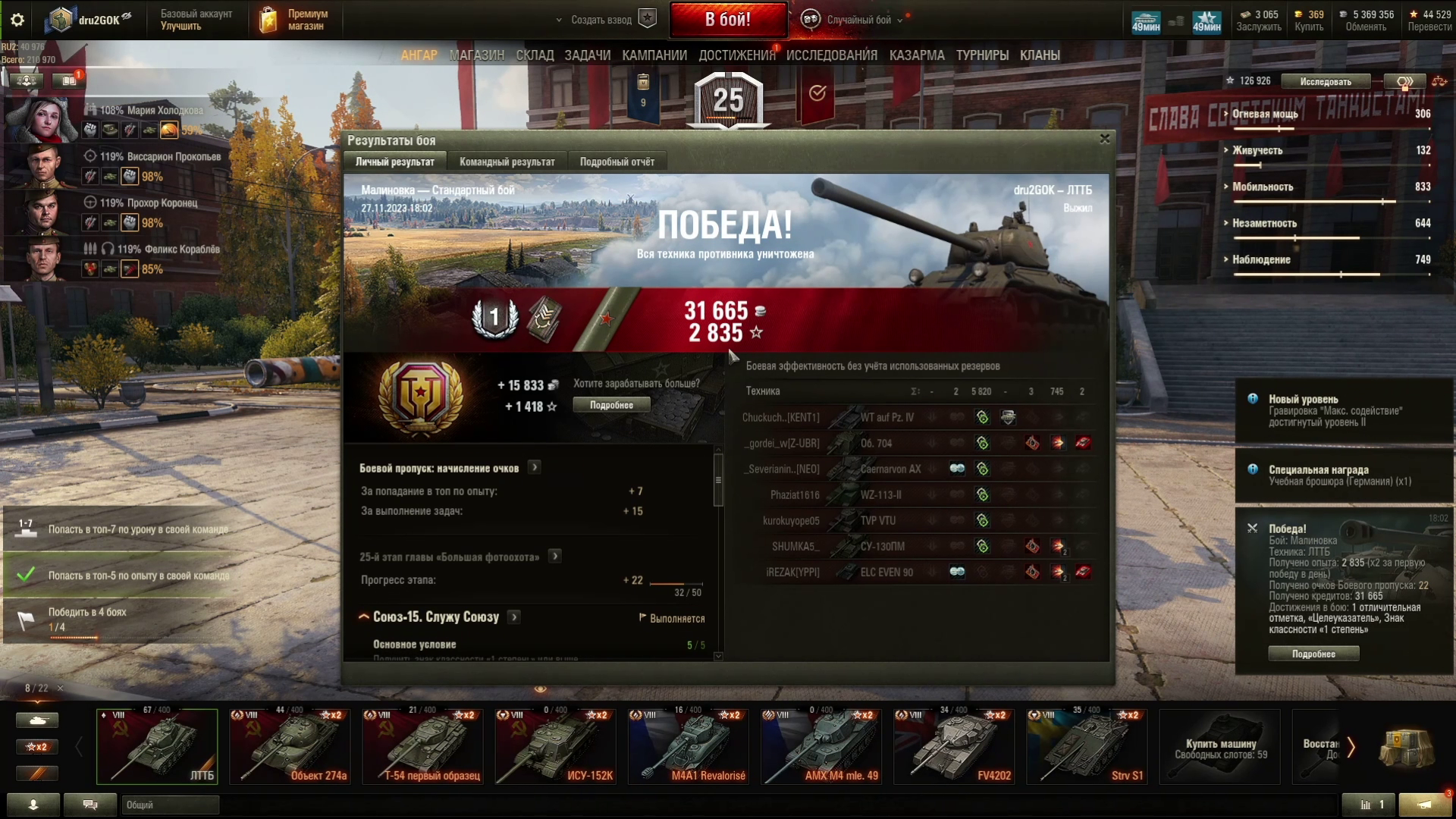Click Подробнее button about earning more
The image size is (1456, 819).
tap(611, 405)
